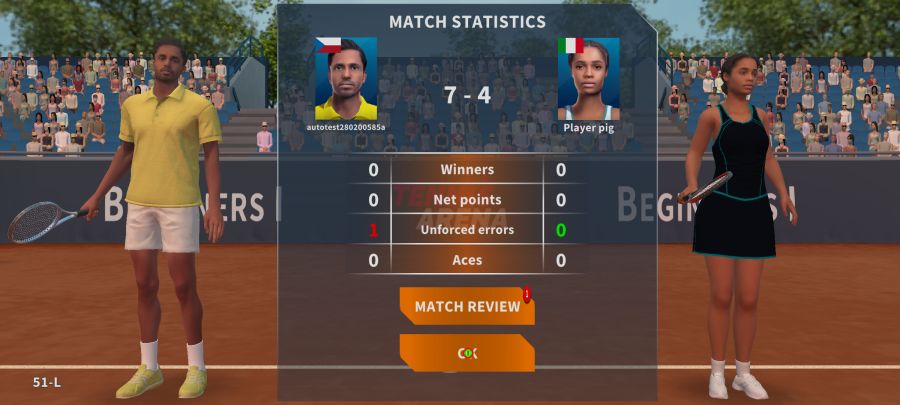Select Player pig portrait
The height and width of the screenshot is (405, 900).
click(x=588, y=79)
